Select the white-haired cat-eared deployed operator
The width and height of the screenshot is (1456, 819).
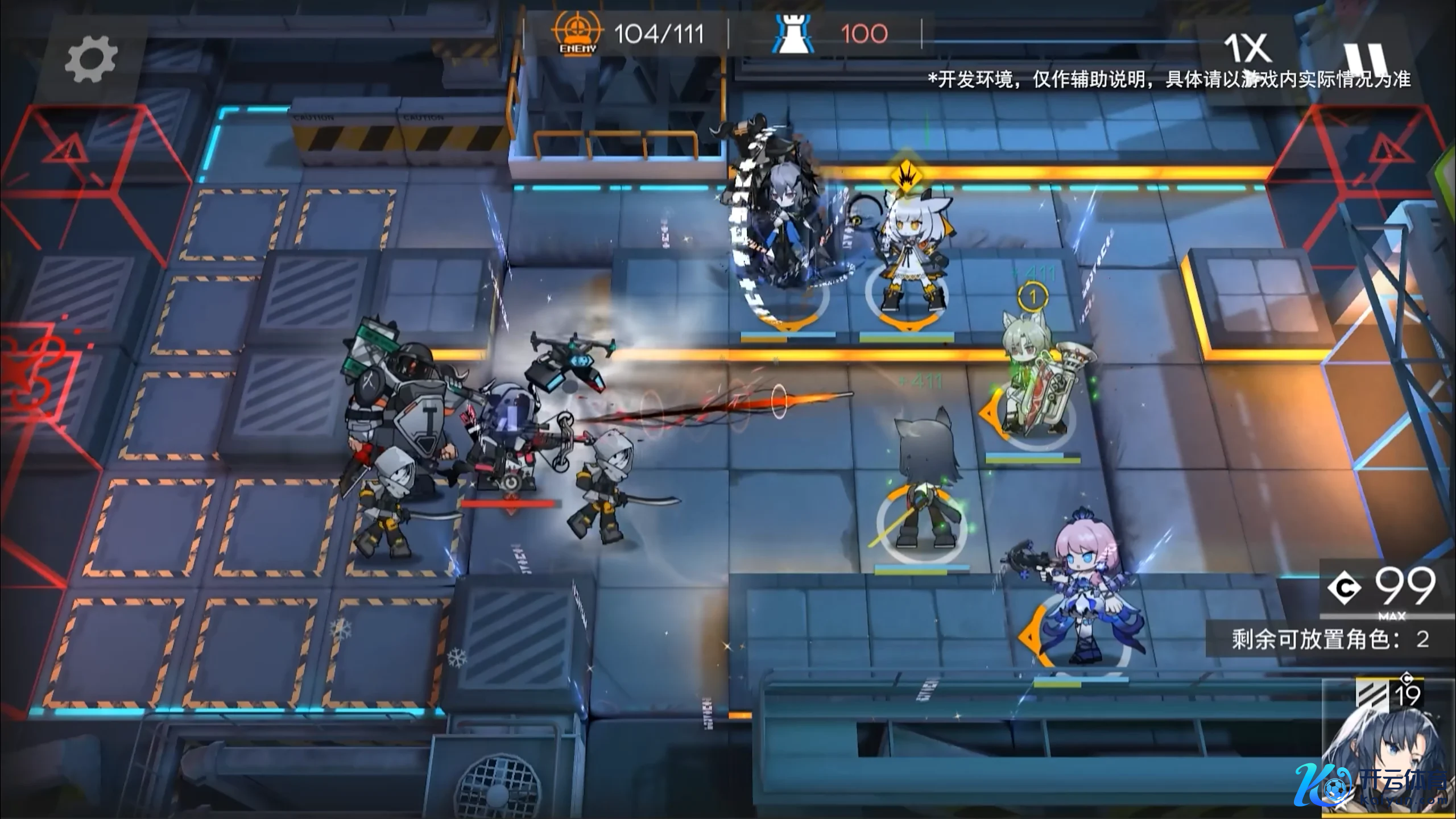click(907, 256)
